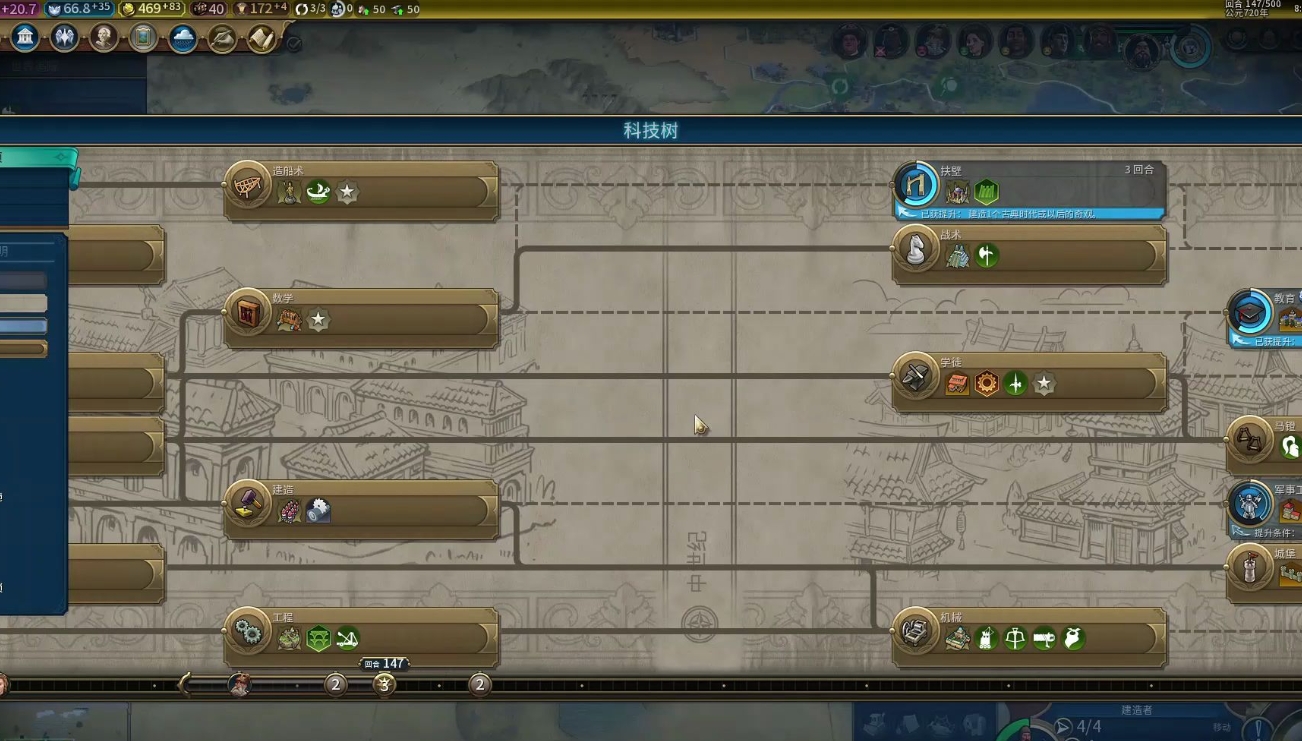Image resolution: width=1302 pixels, height=741 pixels.
Task: Switch to the Civics tree via the quill icon
Action: click(222, 37)
